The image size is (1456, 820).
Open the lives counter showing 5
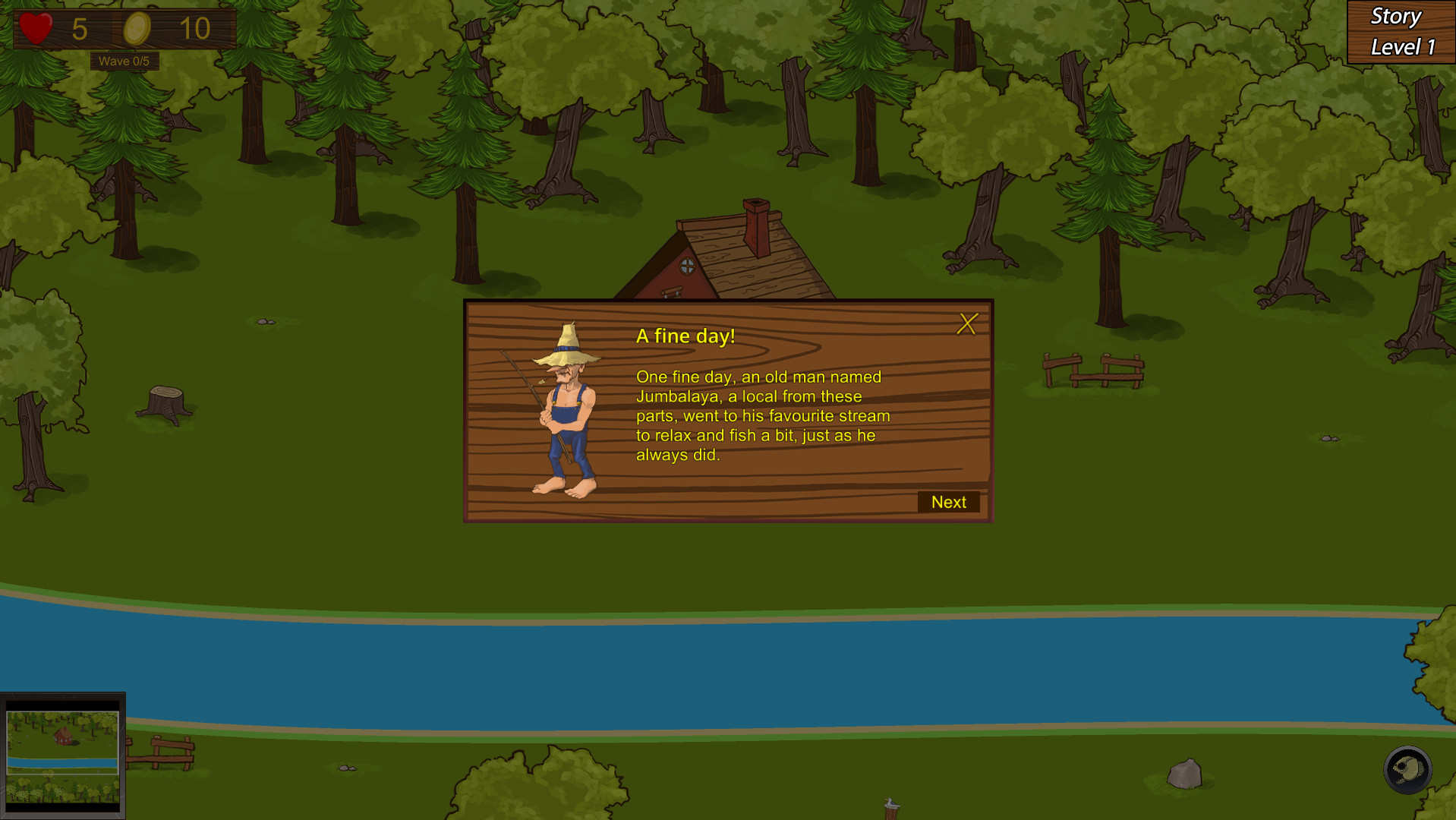[x=80, y=30]
